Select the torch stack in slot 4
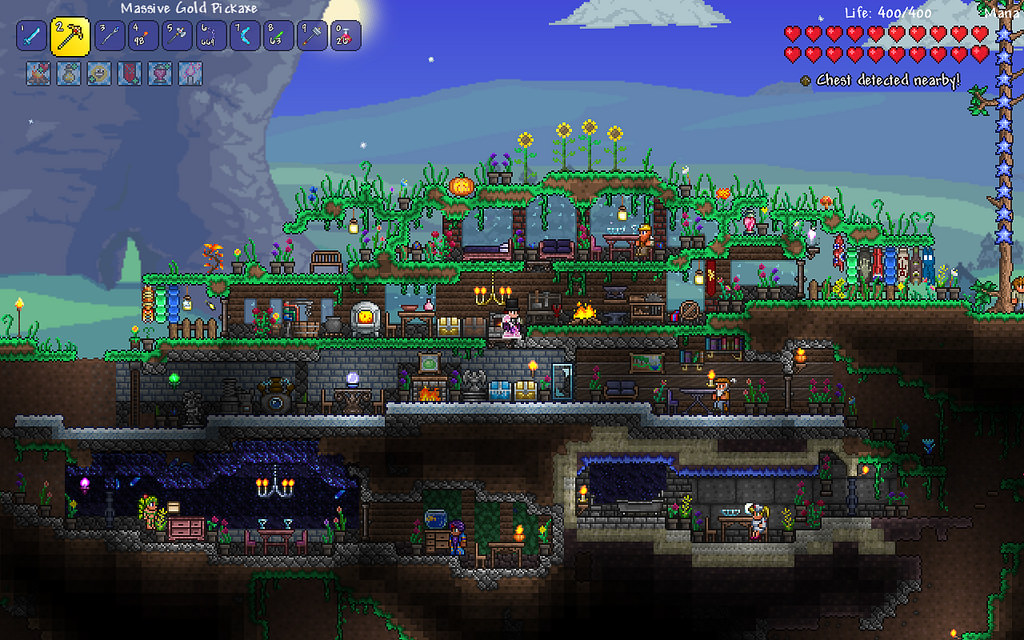Viewport: 1024px width, 640px height. pyautogui.click(x=141, y=36)
